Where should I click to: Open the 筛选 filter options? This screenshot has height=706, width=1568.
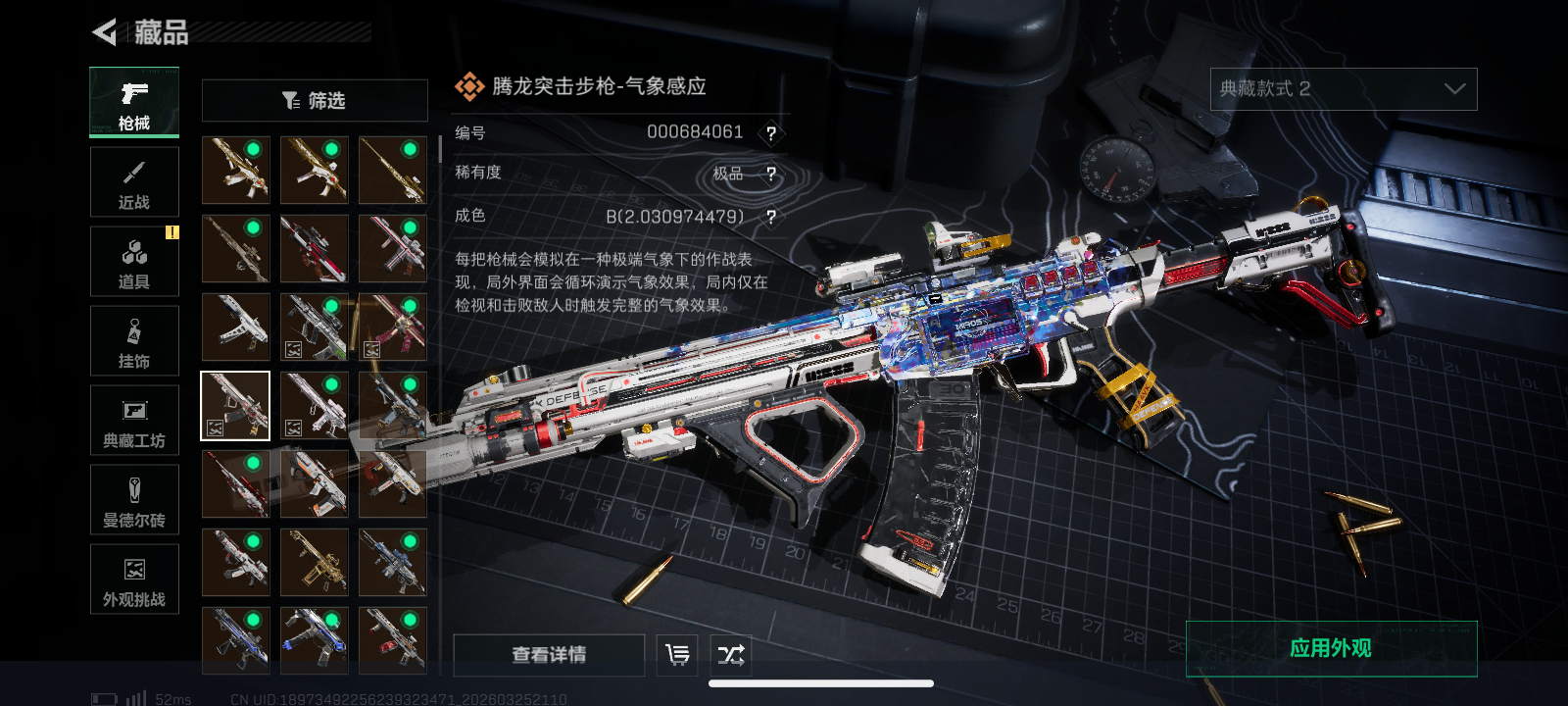[x=315, y=100]
